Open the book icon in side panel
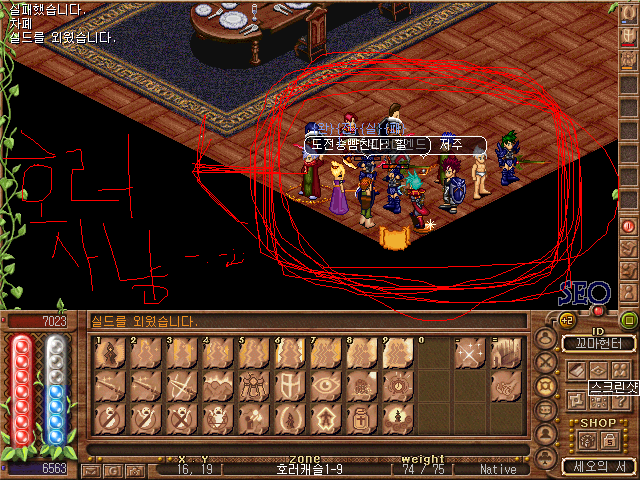The height and width of the screenshot is (480, 640). pyautogui.click(x=576, y=371)
